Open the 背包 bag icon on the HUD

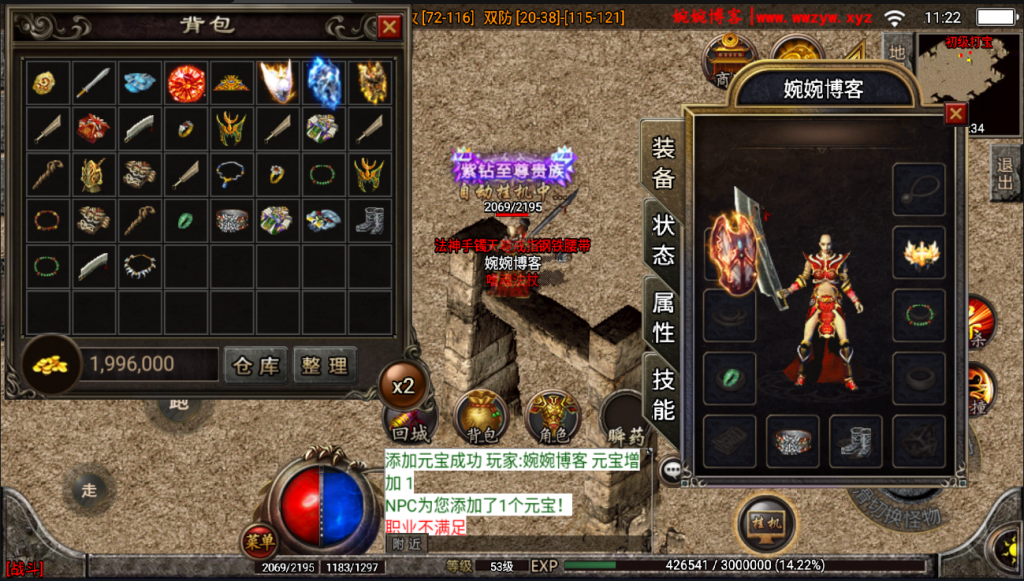pos(482,416)
